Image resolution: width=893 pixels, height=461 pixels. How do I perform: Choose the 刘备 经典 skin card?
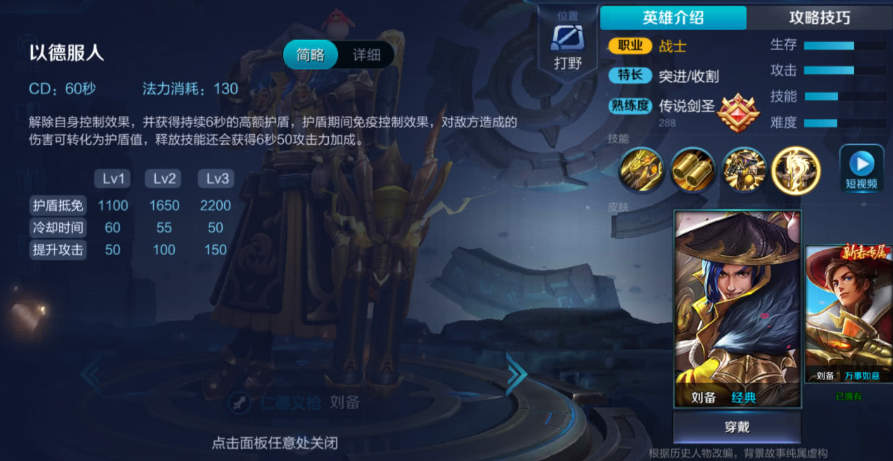click(738, 309)
